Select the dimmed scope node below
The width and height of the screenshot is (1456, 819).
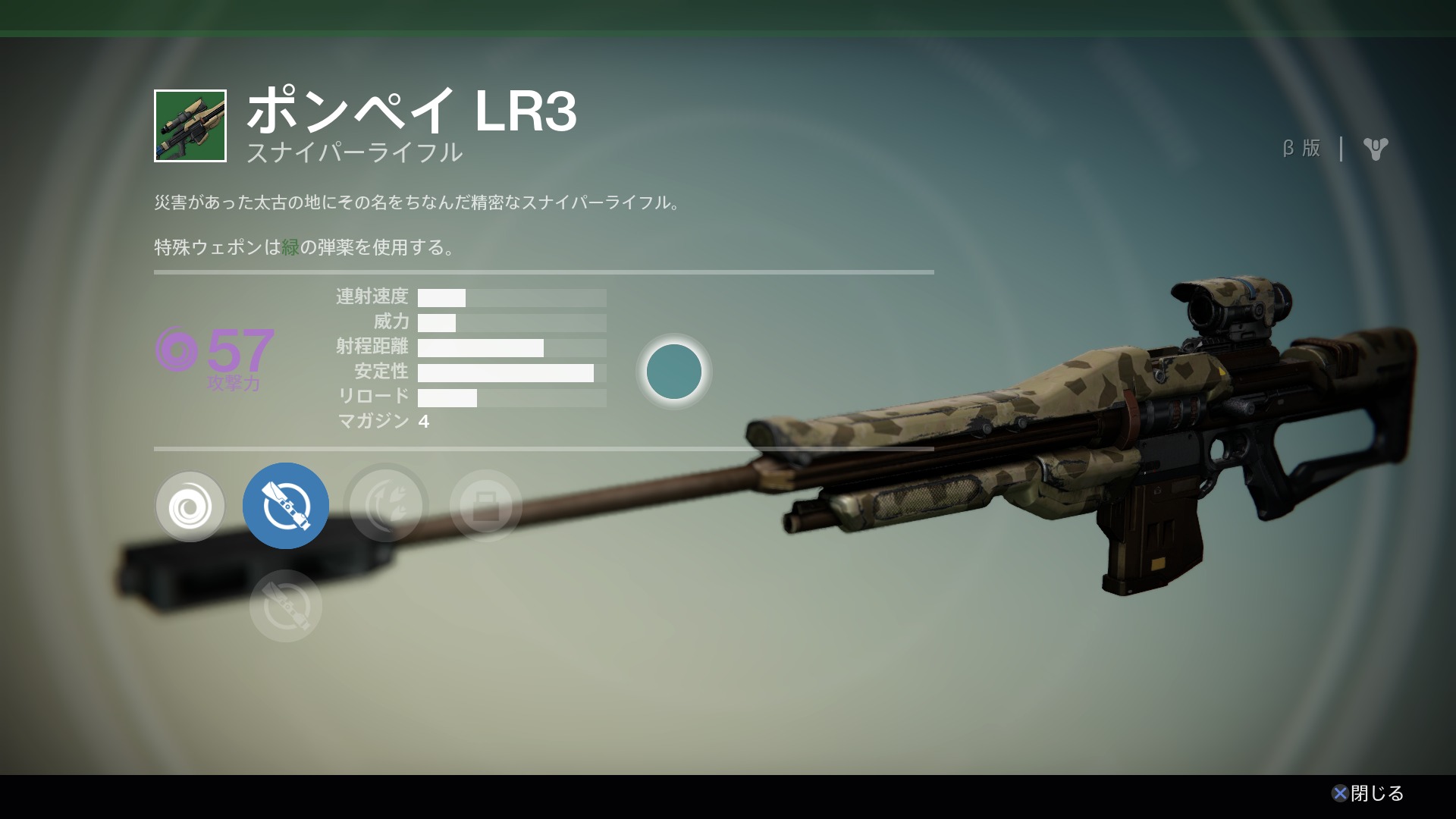286,607
